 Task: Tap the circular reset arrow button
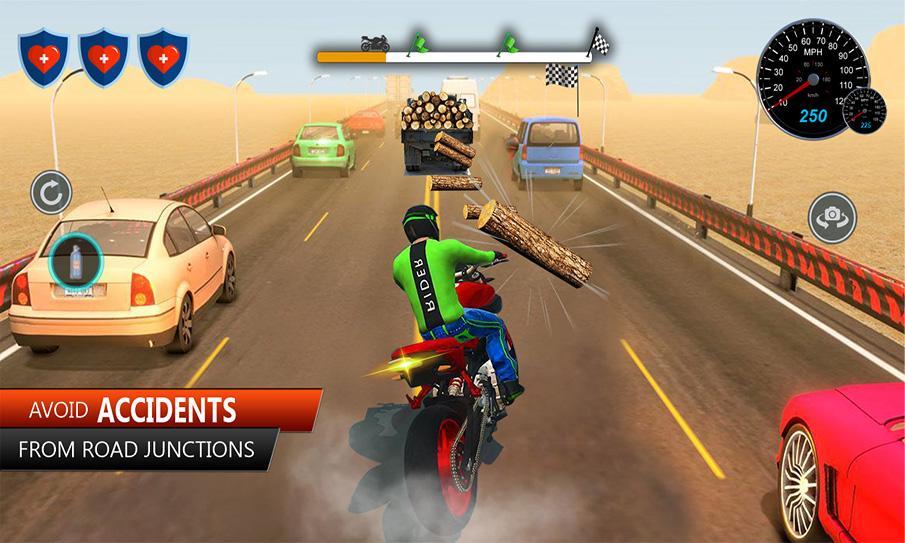pyautogui.click(x=51, y=192)
